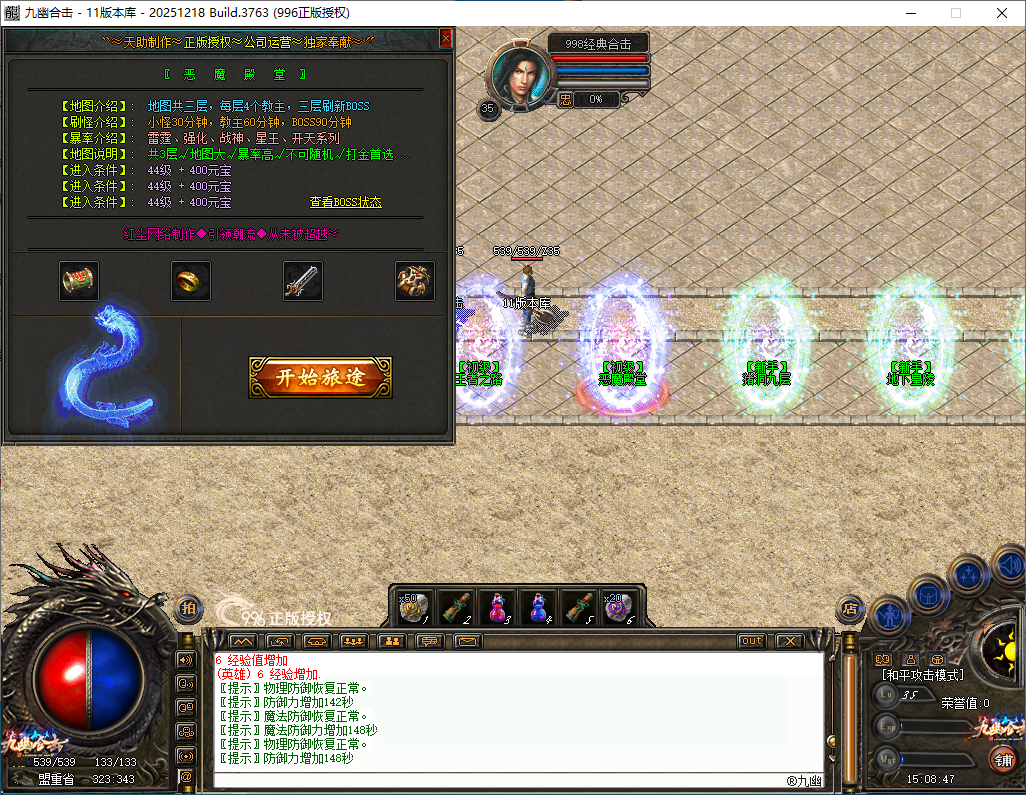Image resolution: width=1026 pixels, height=795 pixels.
Task: Inspect the golden armor reward icon
Action: click(414, 281)
